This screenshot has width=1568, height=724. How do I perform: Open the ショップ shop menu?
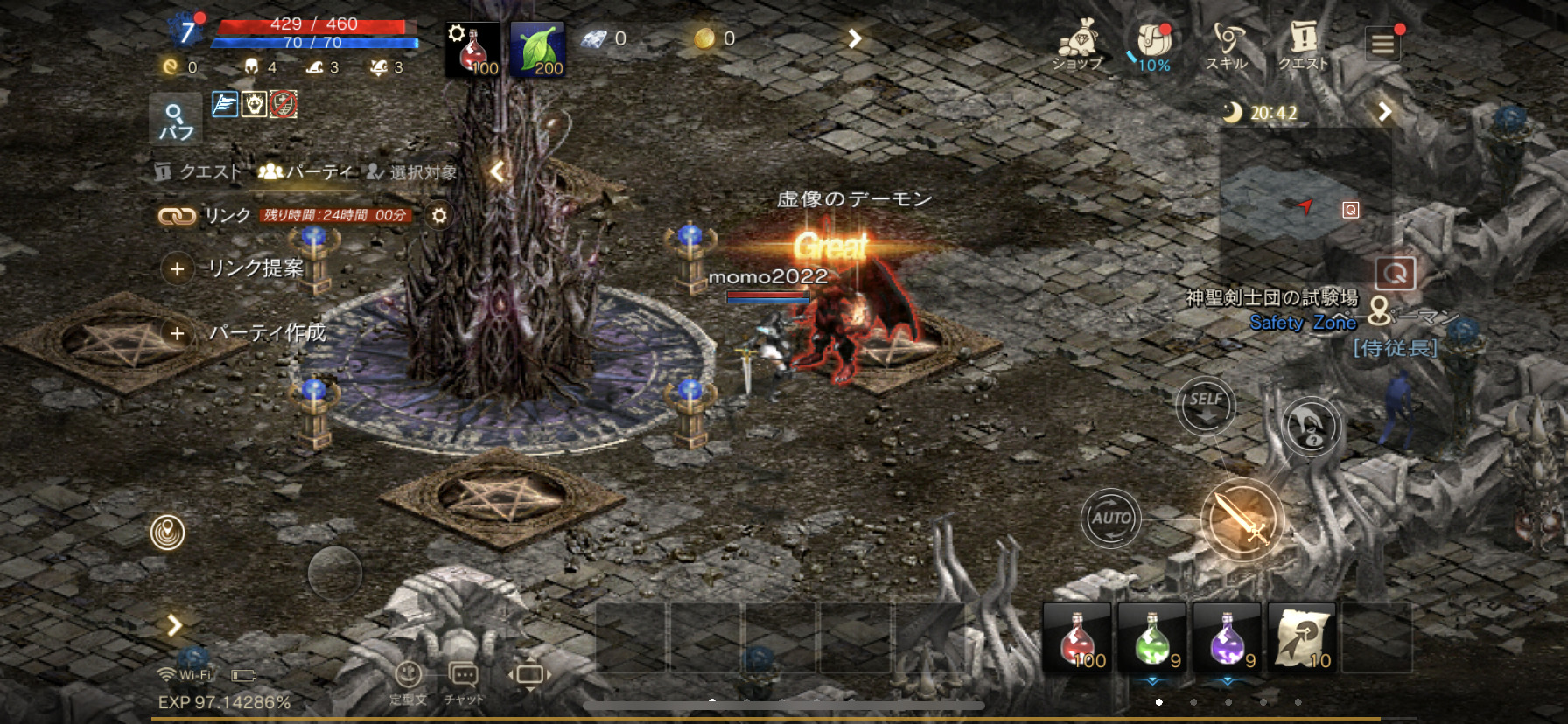pos(1078,44)
